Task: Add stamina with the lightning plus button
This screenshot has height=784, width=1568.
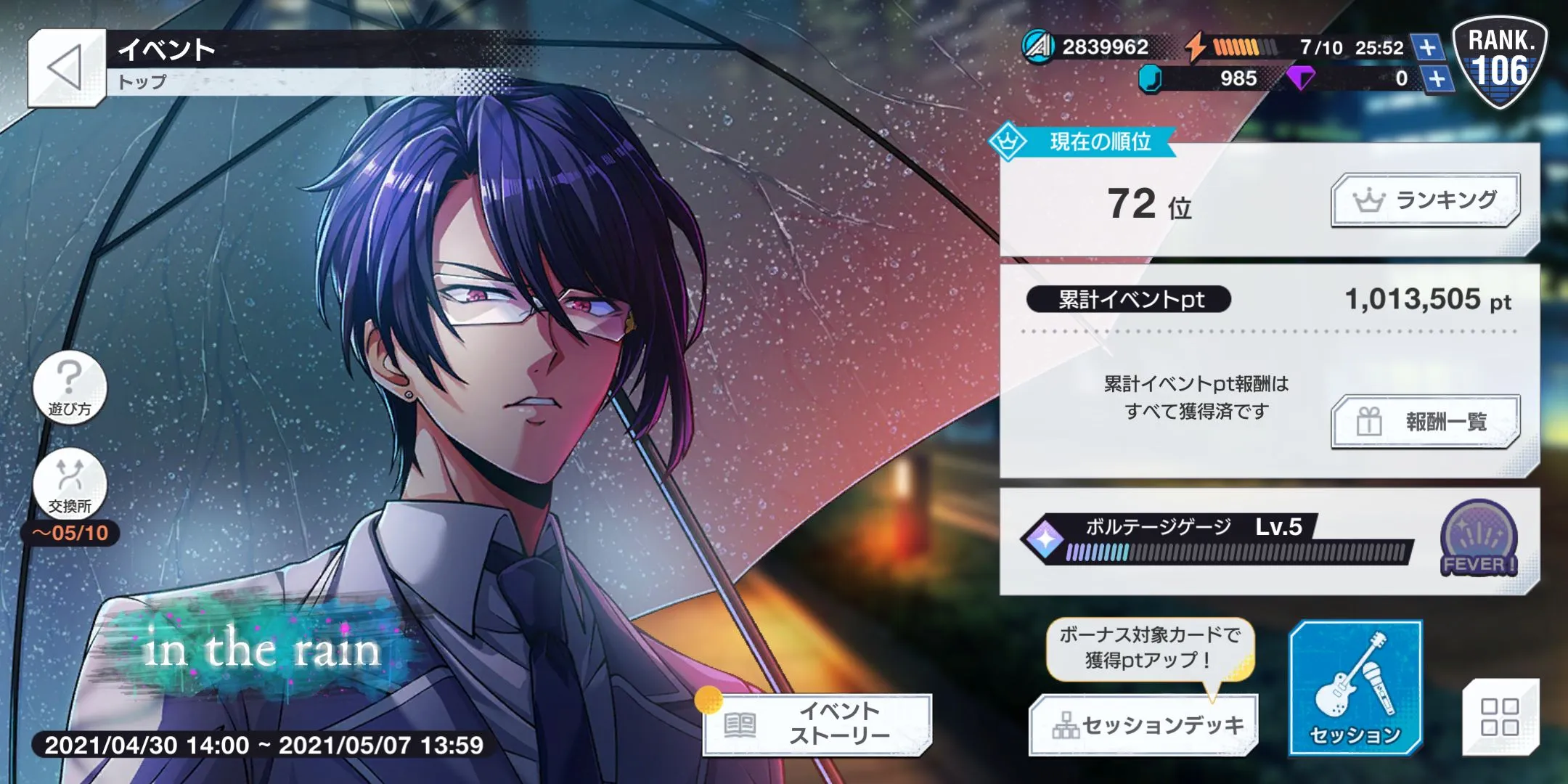Action: 1427,48
